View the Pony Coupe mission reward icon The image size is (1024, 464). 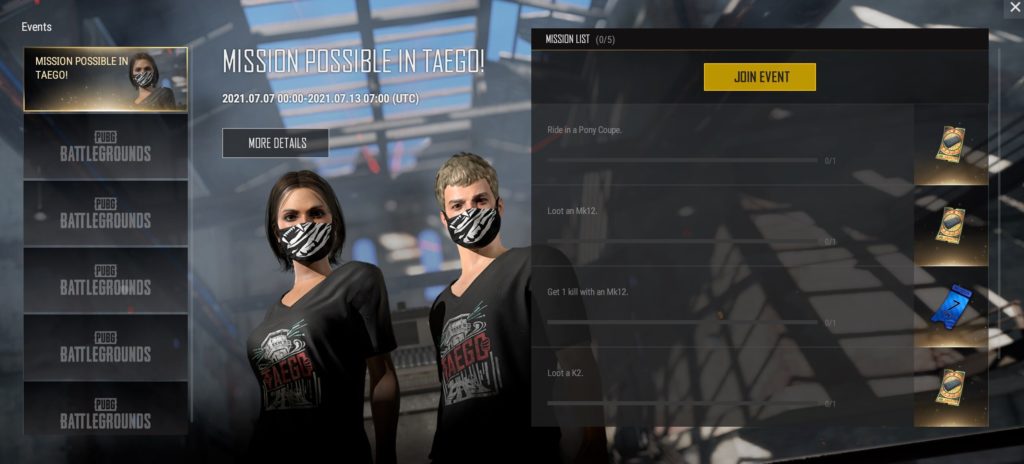coord(950,145)
